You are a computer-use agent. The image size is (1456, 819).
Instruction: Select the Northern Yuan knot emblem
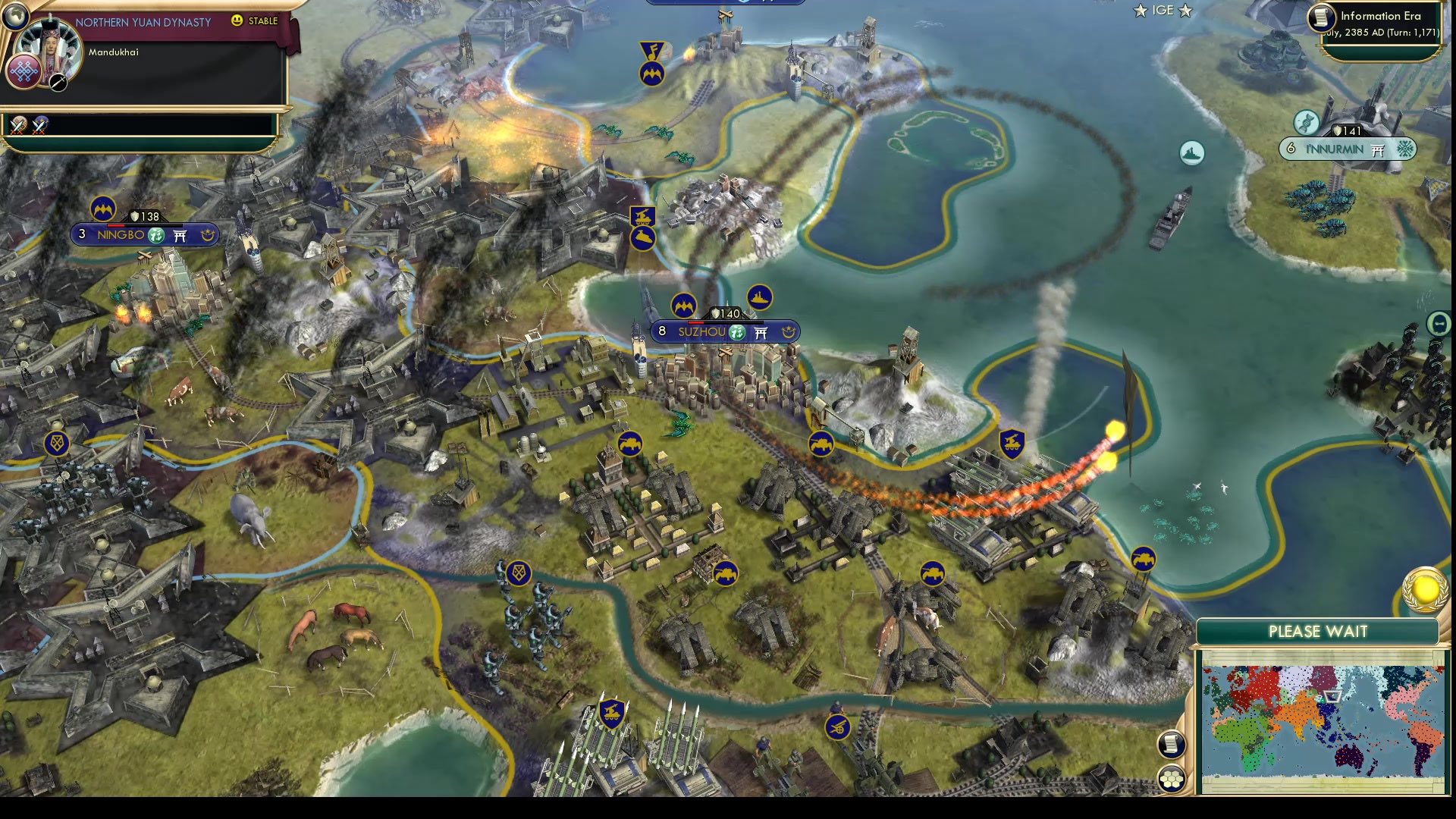tap(24, 71)
